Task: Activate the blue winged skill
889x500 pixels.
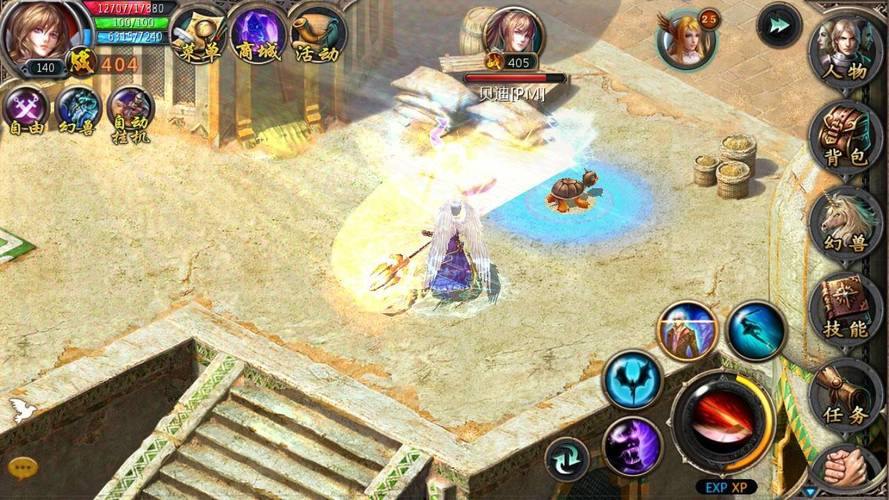Action: pos(632,379)
